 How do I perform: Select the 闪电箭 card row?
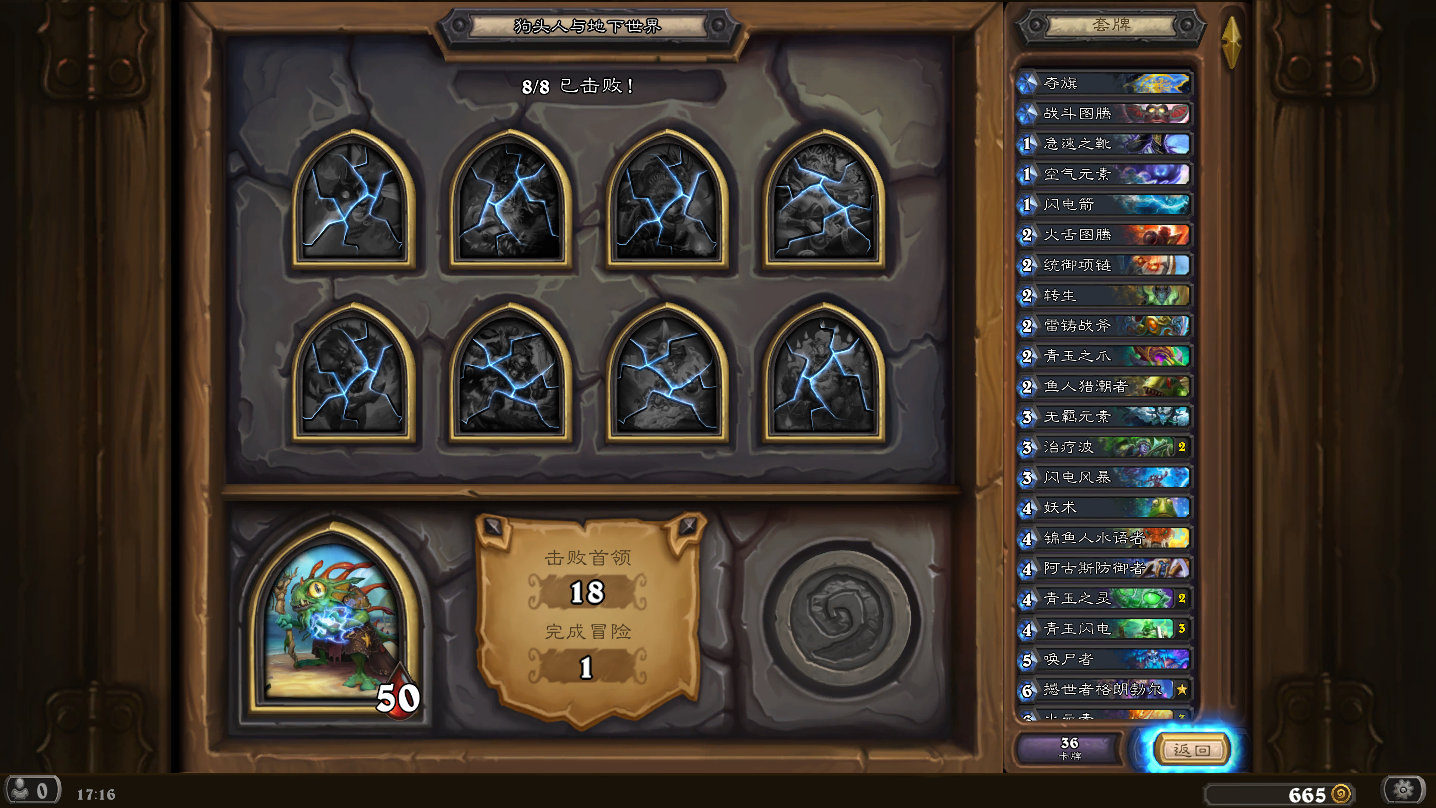coord(1104,204)
